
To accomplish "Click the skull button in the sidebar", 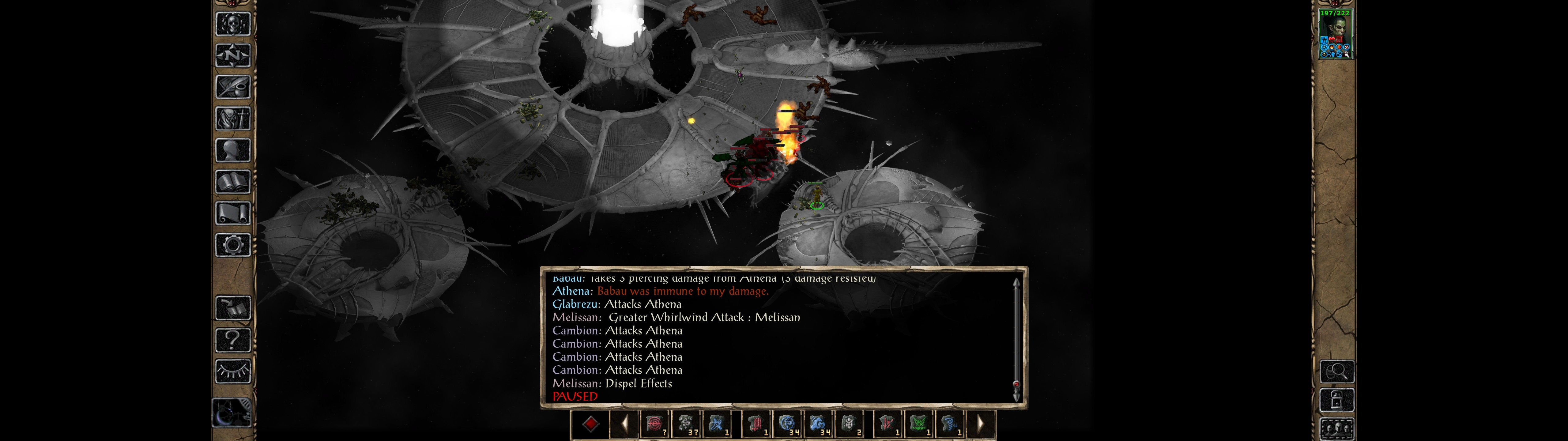I will coord(233,24).
